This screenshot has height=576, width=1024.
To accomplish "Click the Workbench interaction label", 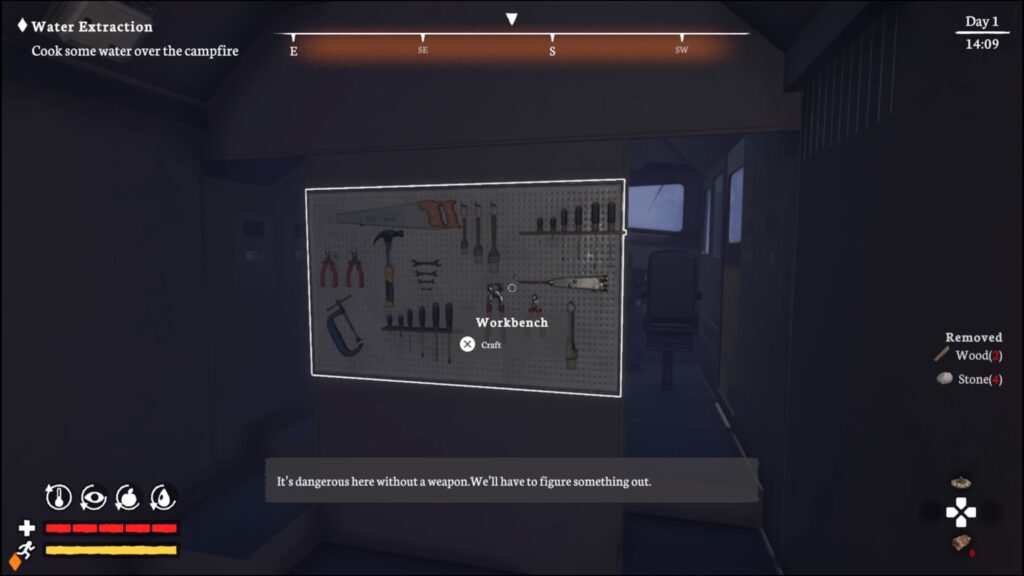I will coord(511,323).
